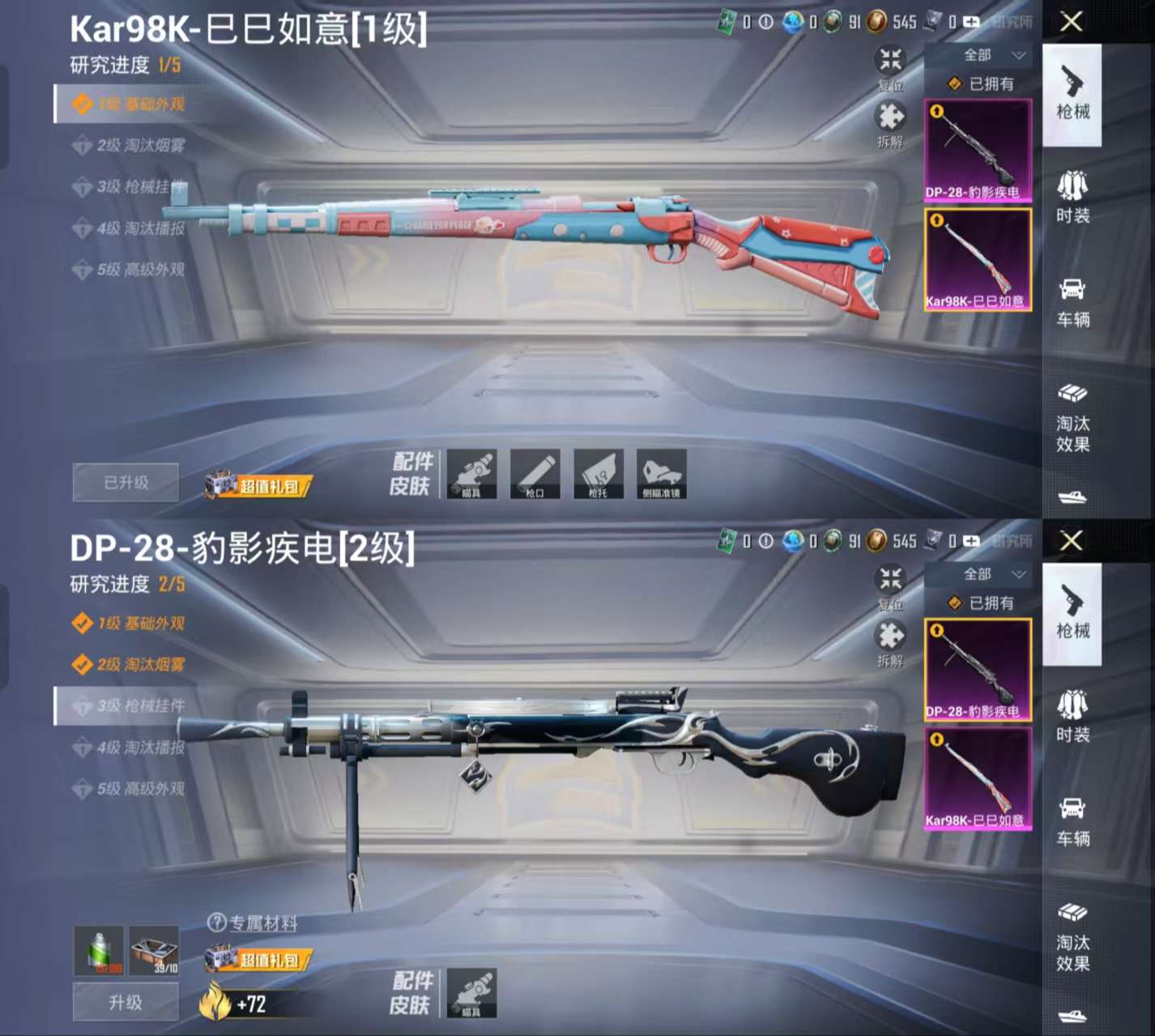
Task: Select the 枪口 muzzle attachment icon
Action: [x=535, y=474]
